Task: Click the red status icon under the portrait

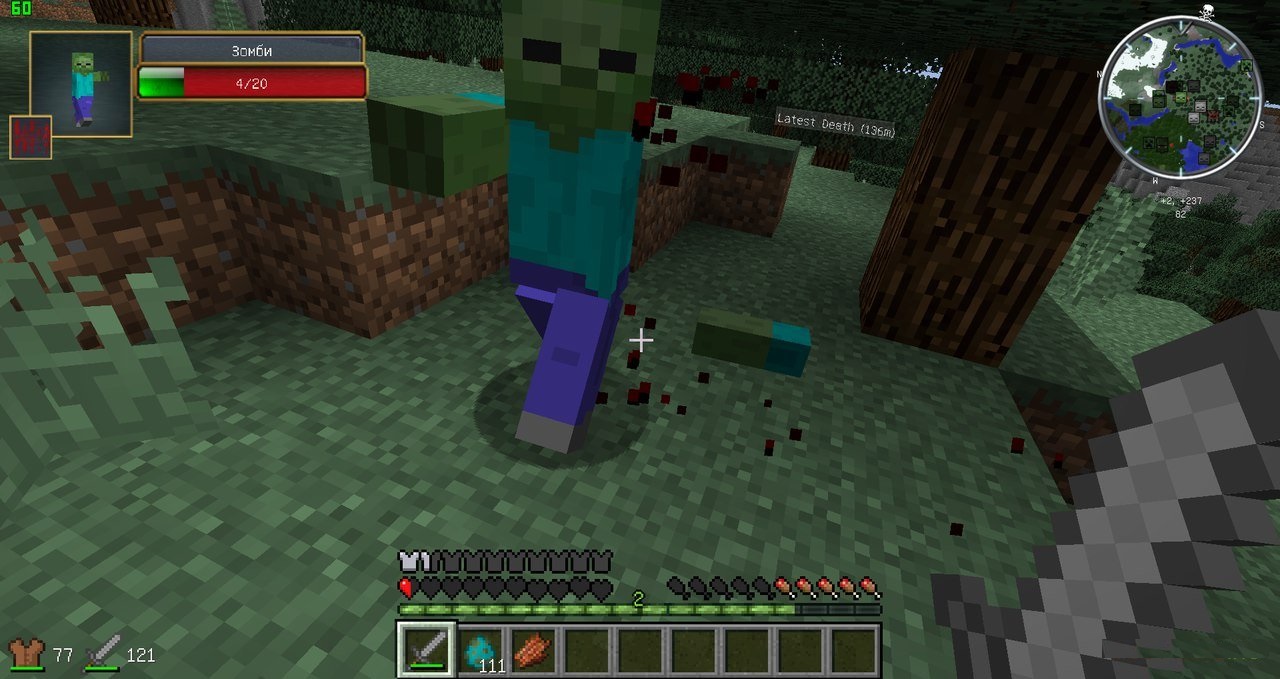Action: [x=30, y=137]
